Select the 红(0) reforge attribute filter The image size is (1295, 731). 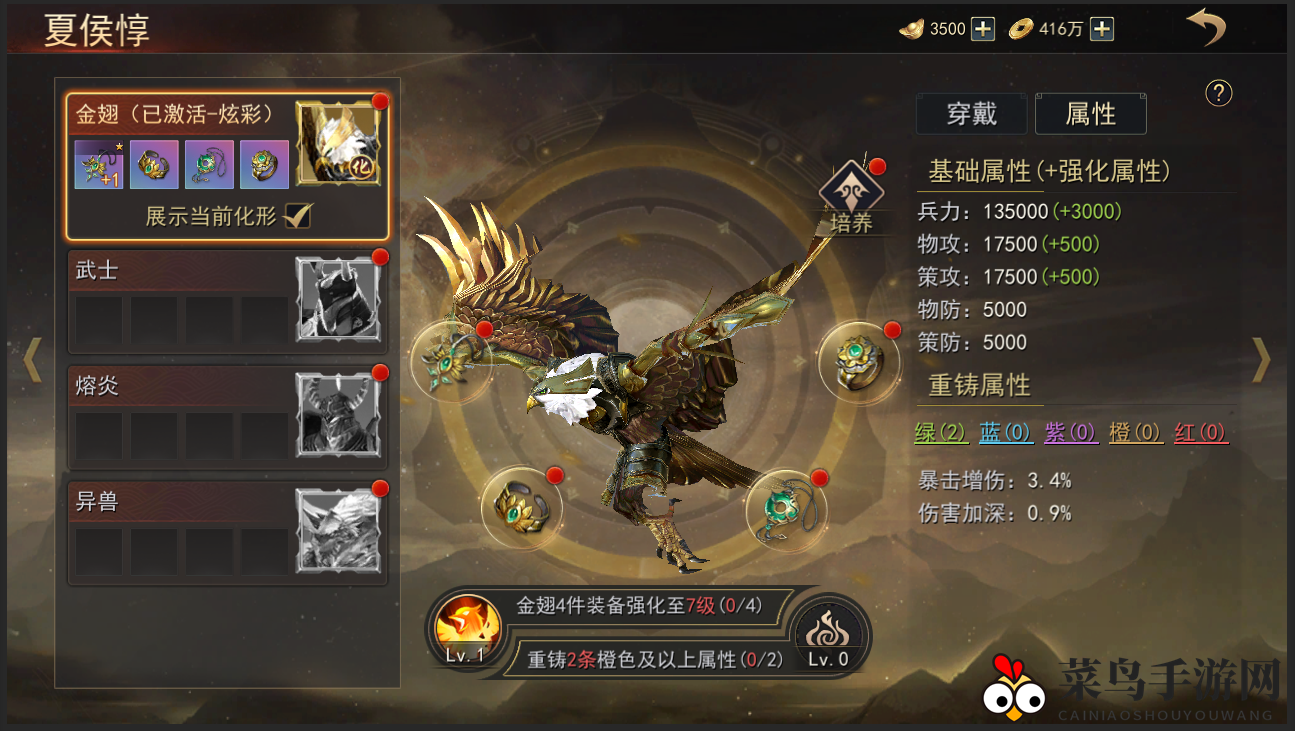click(x=1201, y=433)
